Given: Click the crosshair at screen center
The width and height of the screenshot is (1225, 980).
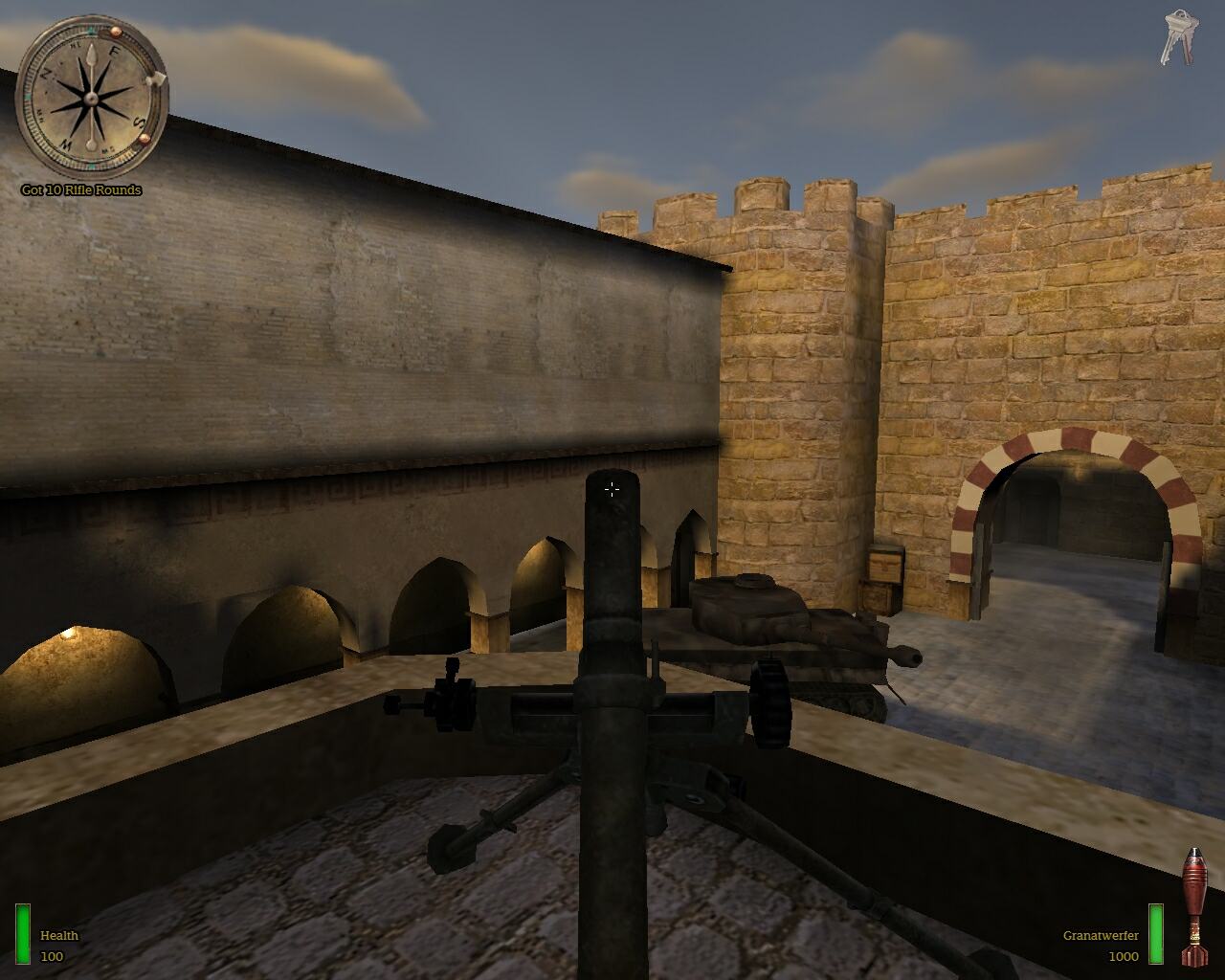Looking at the screenshot, I should [x=612, y=490].
